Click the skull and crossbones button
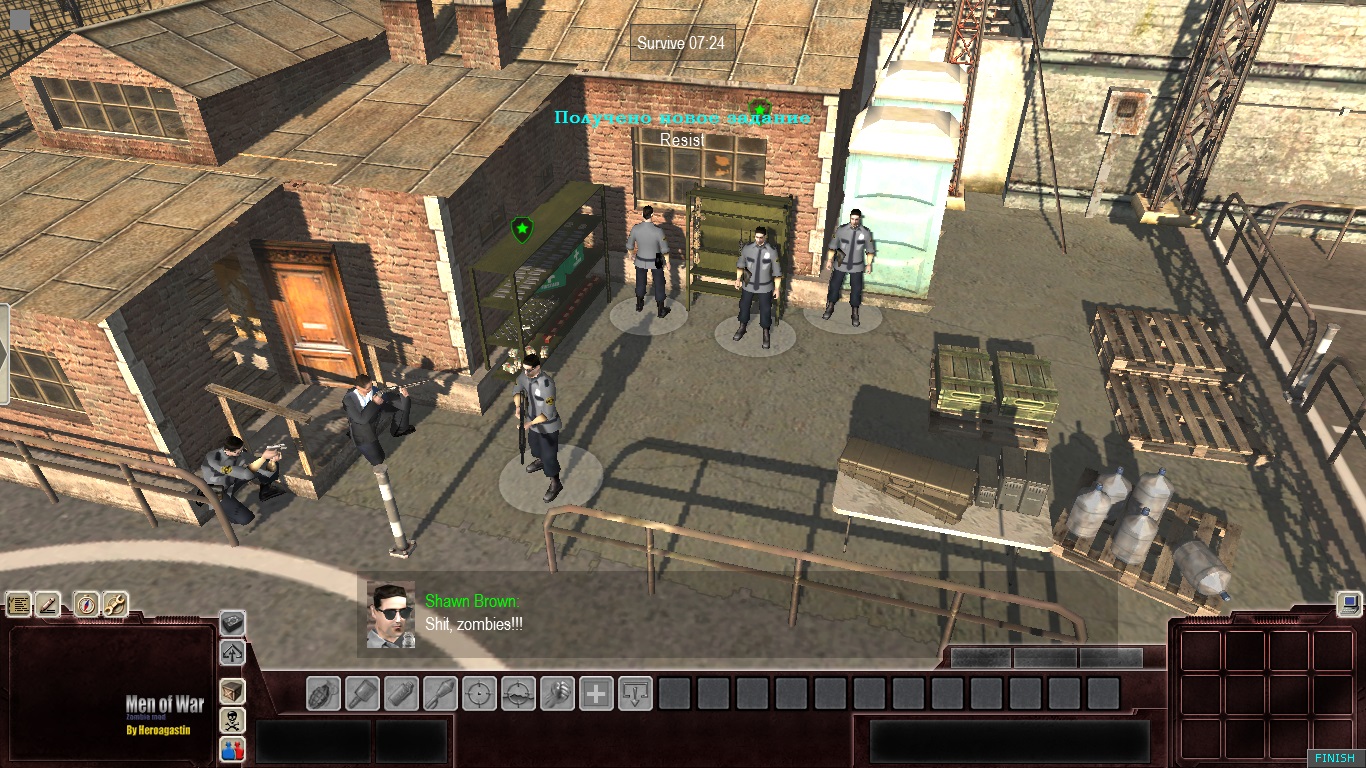This screenshot has width=1366, height=768. [232, 720]
